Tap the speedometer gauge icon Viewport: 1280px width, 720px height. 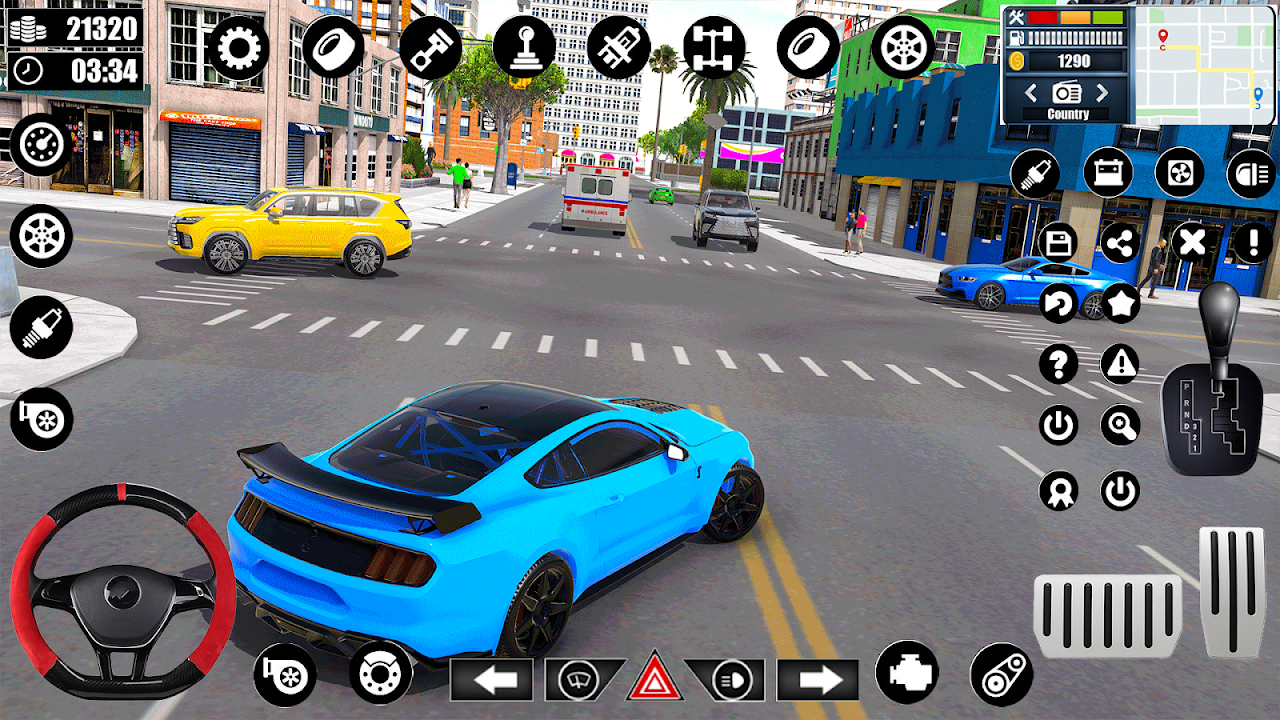point(41,145)
